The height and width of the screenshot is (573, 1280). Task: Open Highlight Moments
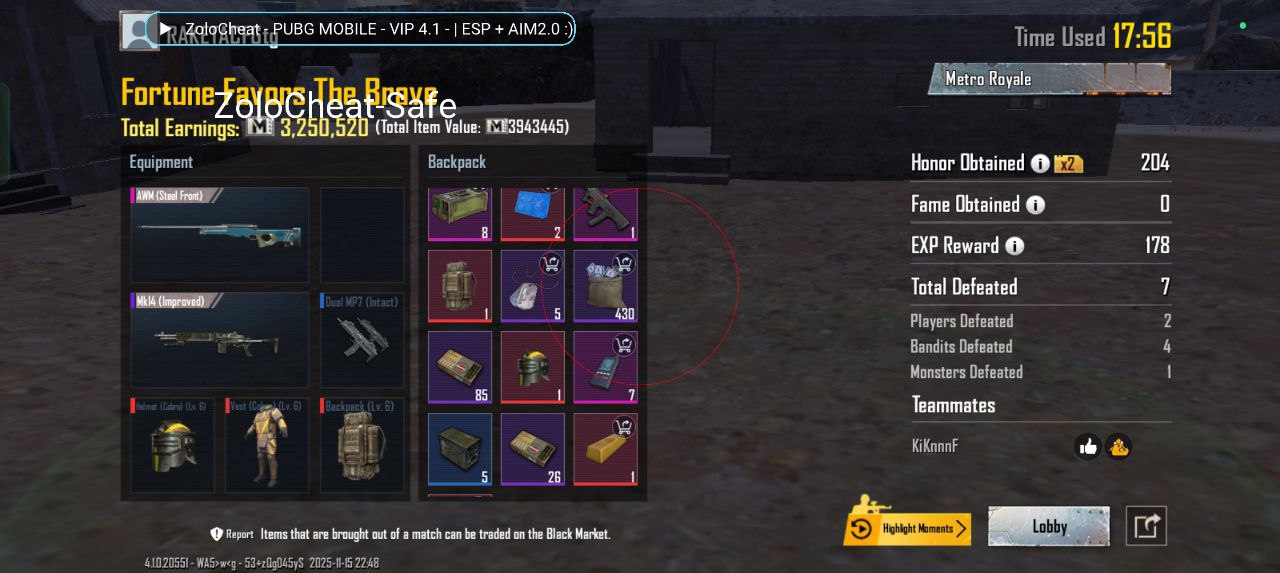pos(907,528)
